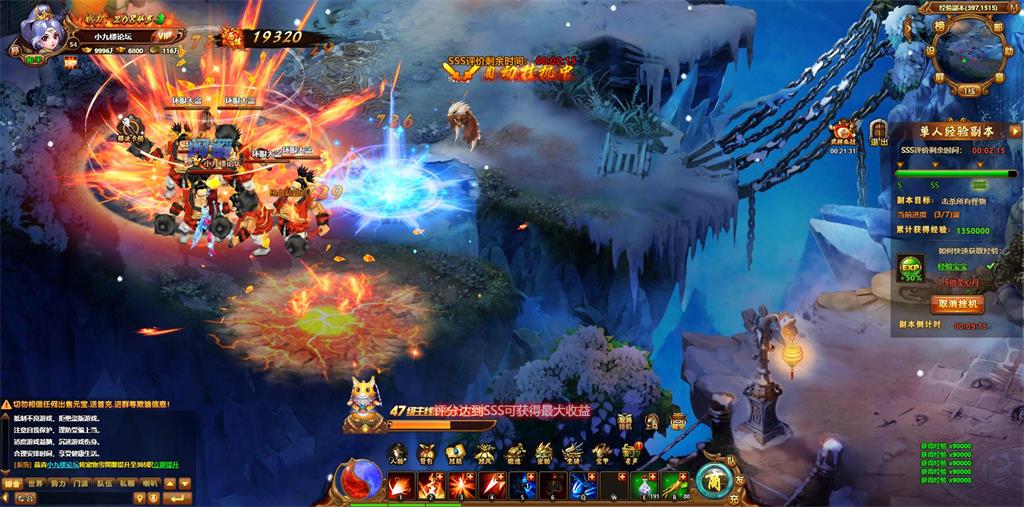The width and height of the screenshot is (1024, 507).
Task: Activate the fire burst skill in slot 3
Action: pos(463,485)
